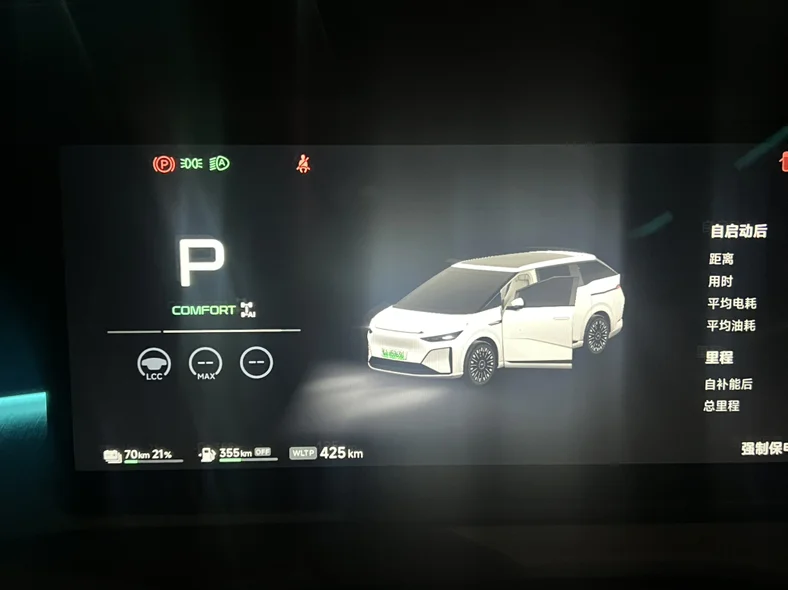The width and height of the screenshot is (788, 590).
Task: Toggle the green auto headlight icon
Action: pos(220,163)
